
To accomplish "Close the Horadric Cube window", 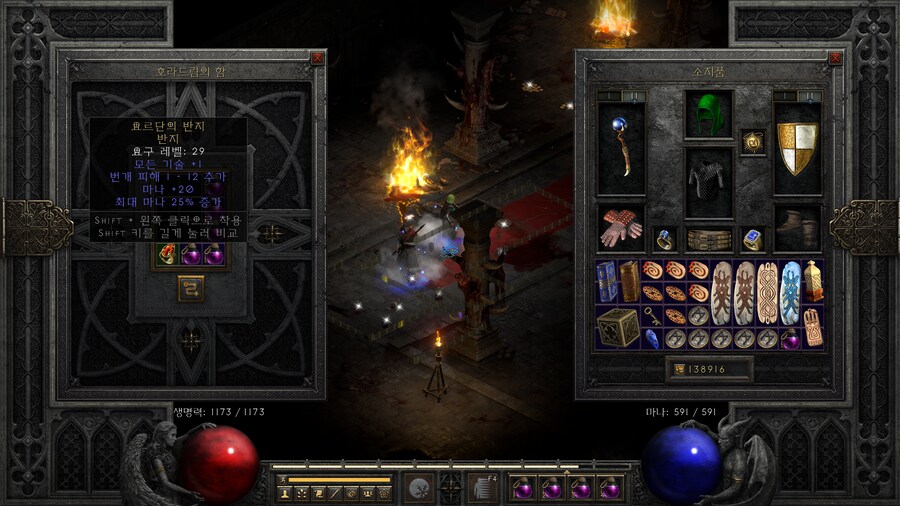I will tap(317, 58).
